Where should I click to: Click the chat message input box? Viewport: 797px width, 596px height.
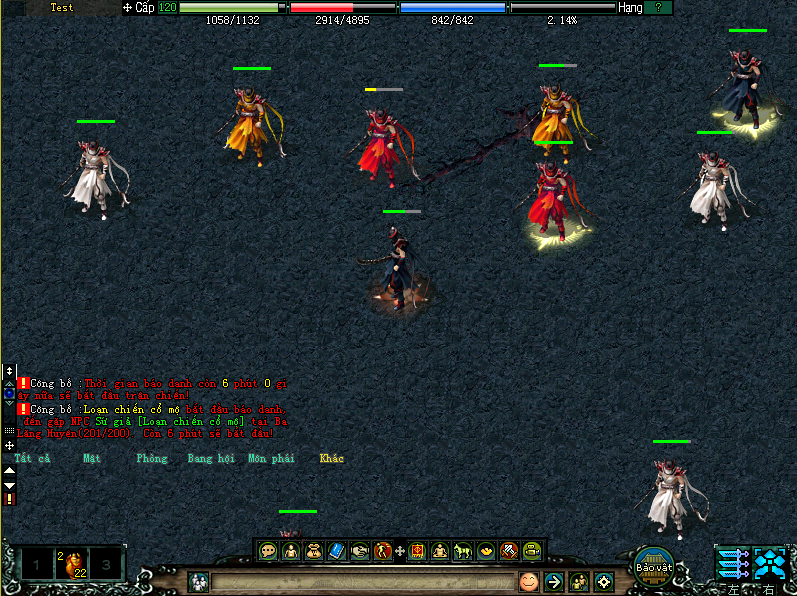click(x=362, y=581)
